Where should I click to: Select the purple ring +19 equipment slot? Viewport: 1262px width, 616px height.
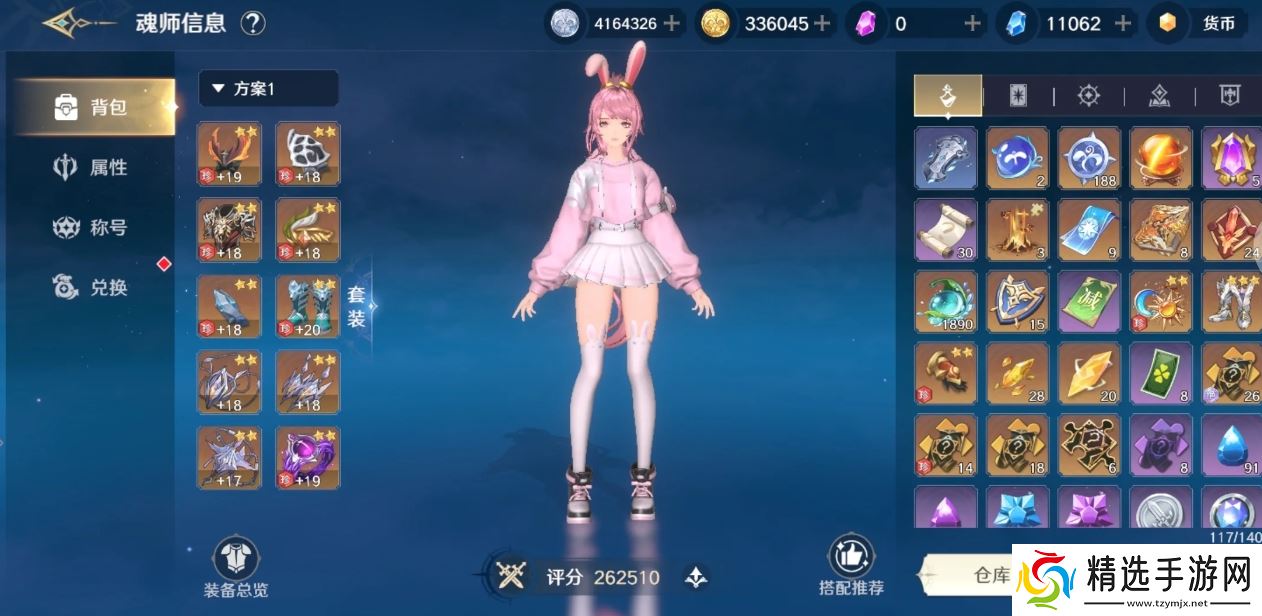coord(307,458)
